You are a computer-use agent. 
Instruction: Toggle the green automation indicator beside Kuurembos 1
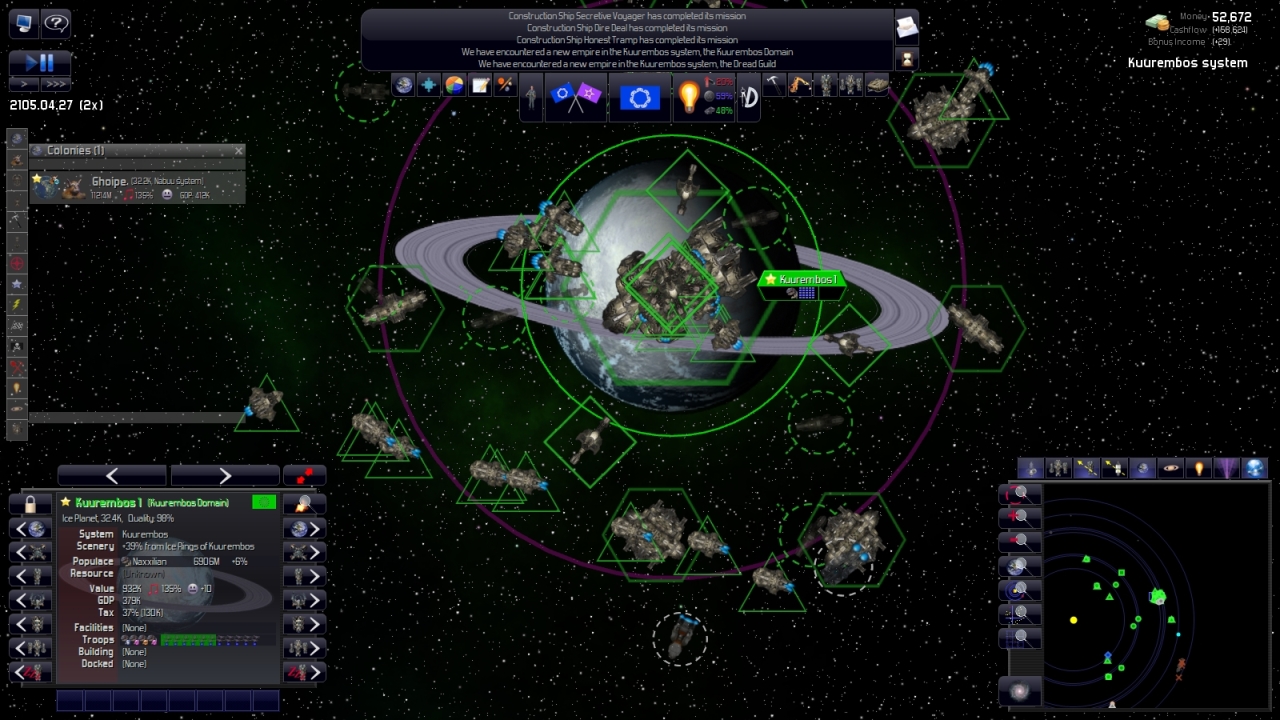click(263, 502)
